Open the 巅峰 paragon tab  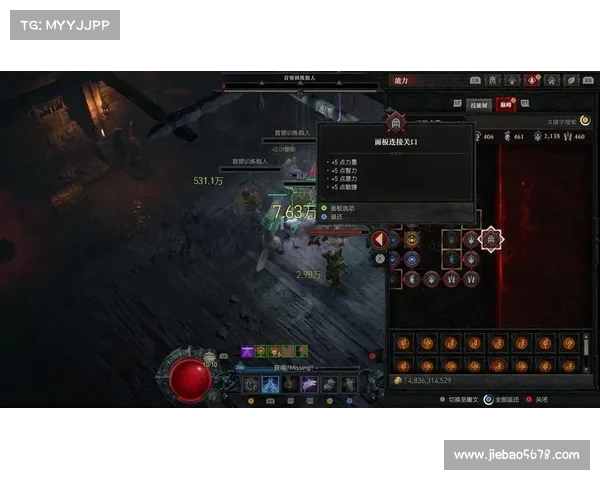(507, 104)
